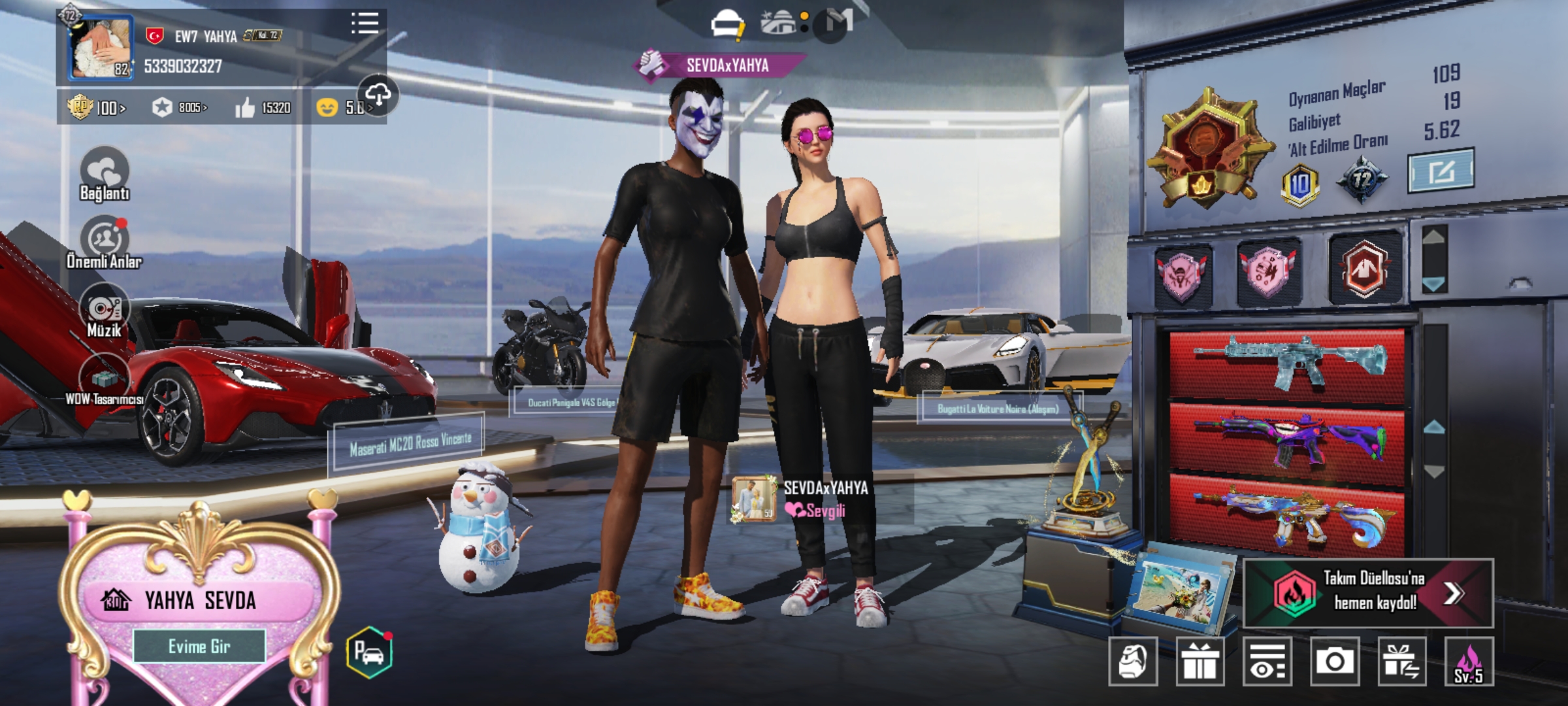The image size is (1568, 706).
Task: Open WOW Tasarımcısı designer
Action: point(105,379)
